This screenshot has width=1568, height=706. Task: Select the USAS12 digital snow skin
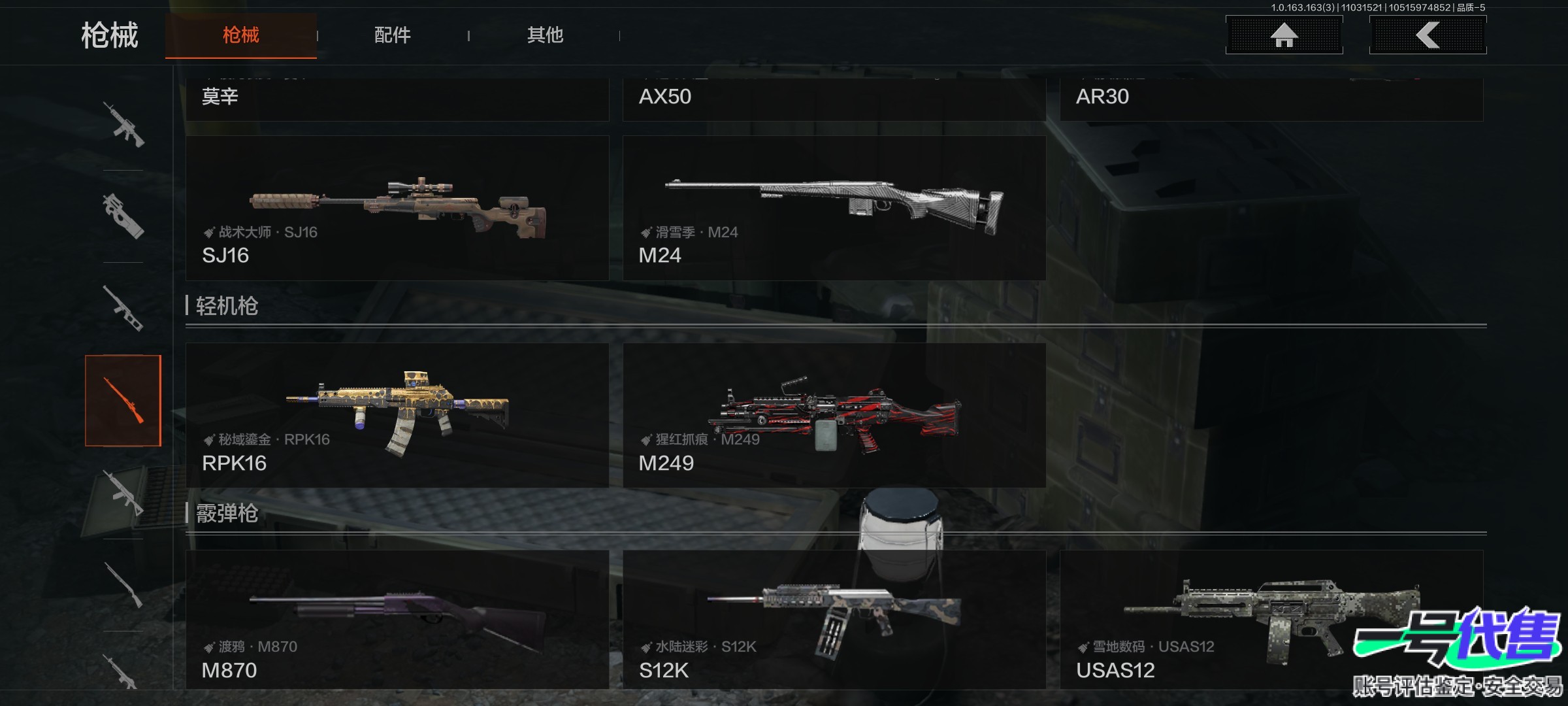(1271, 619)
